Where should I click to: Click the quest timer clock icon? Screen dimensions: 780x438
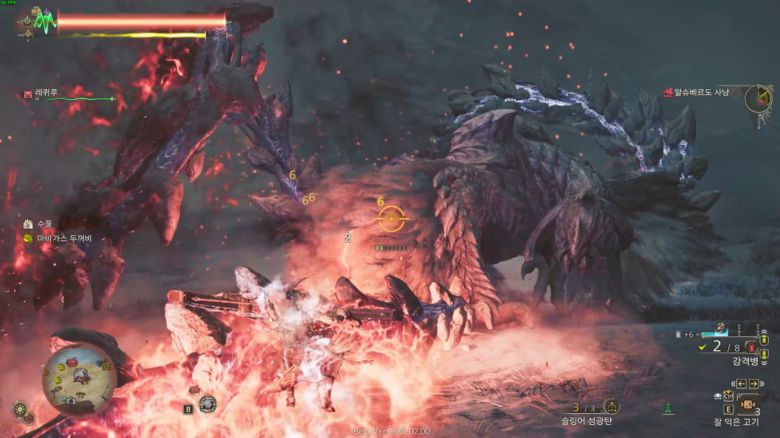point(759,97)
